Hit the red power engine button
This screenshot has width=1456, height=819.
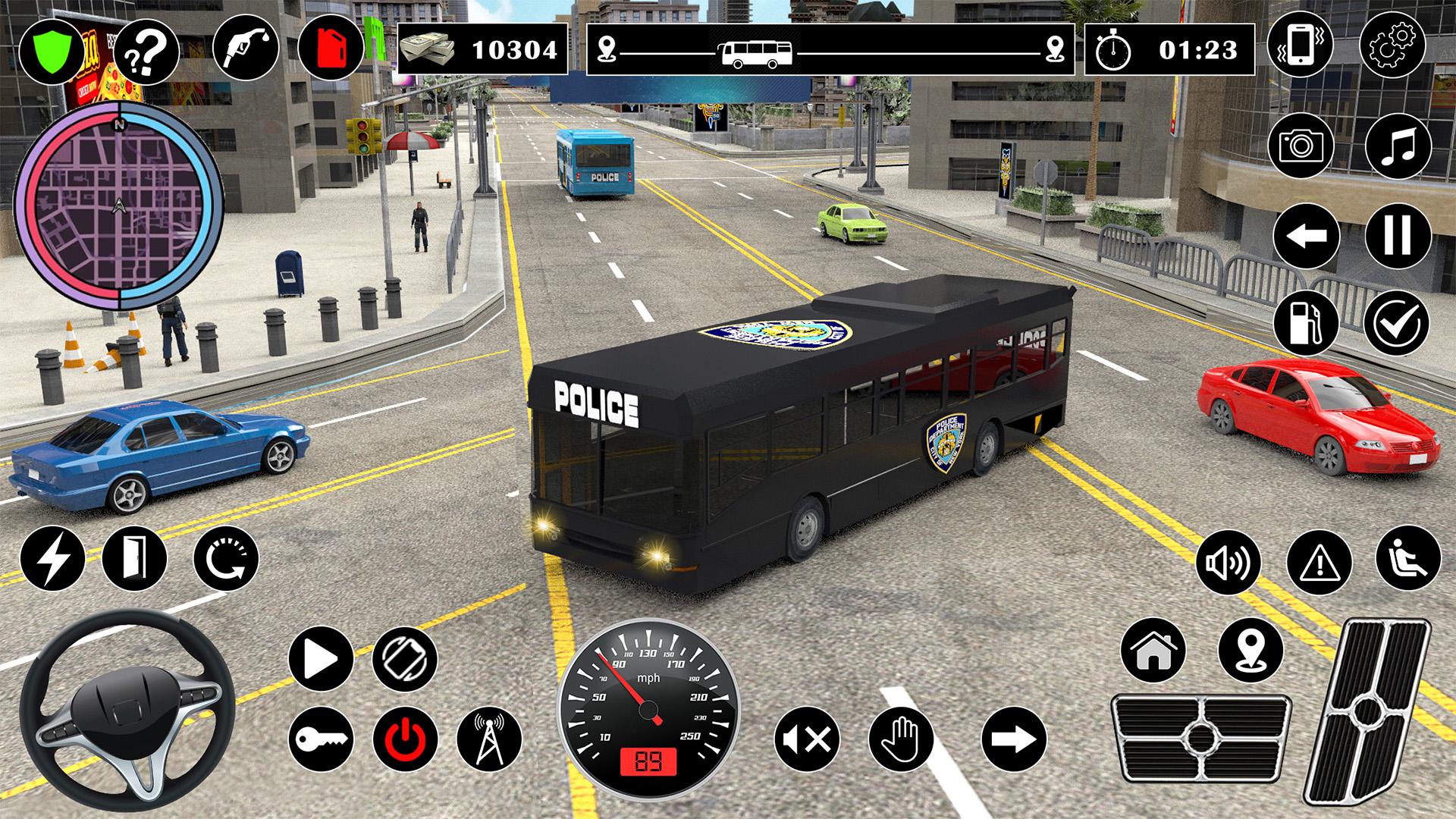pos(405,739)
